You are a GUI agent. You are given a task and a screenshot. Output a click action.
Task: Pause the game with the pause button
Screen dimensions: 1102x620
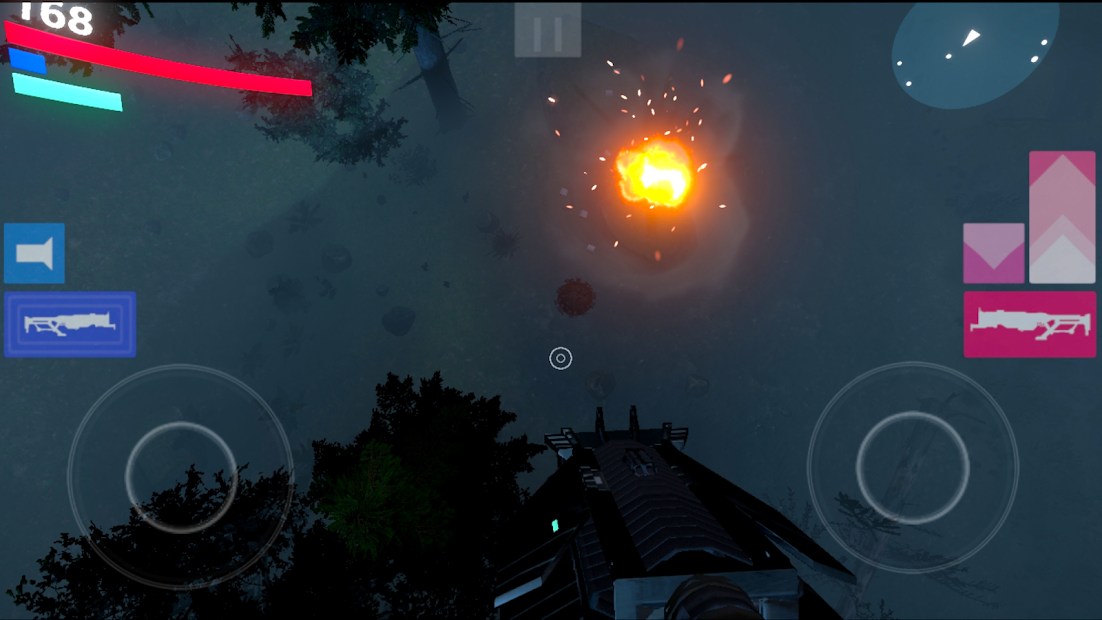547,31
